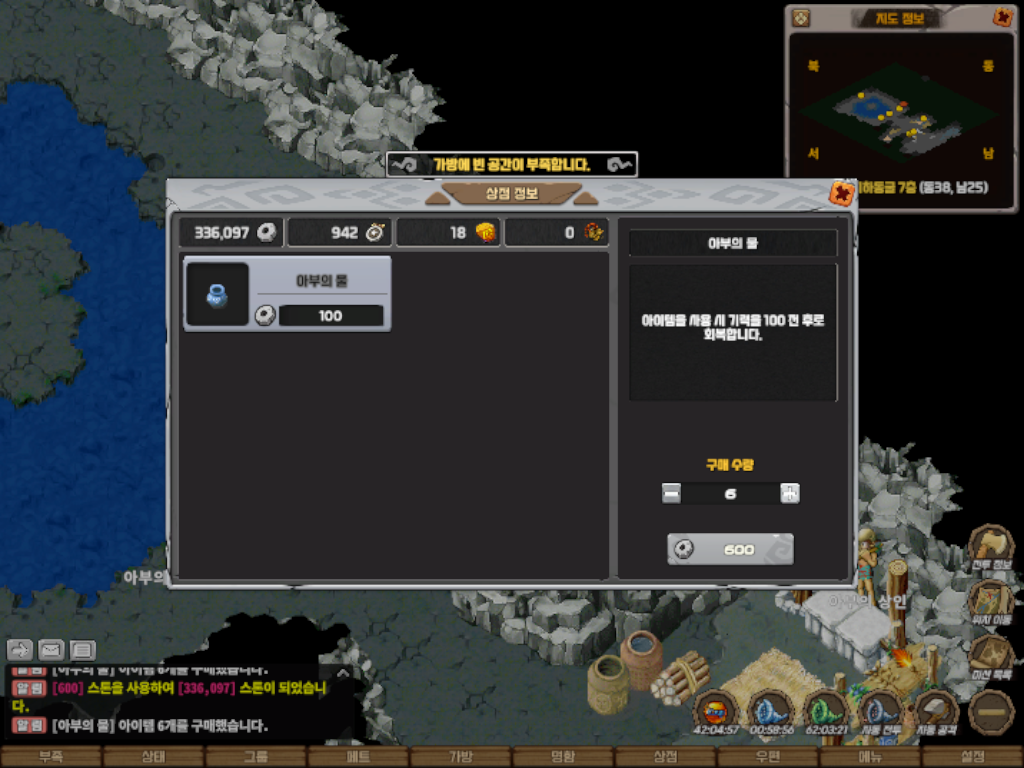Increase purchase quantity with plus button

pos(790,493)
